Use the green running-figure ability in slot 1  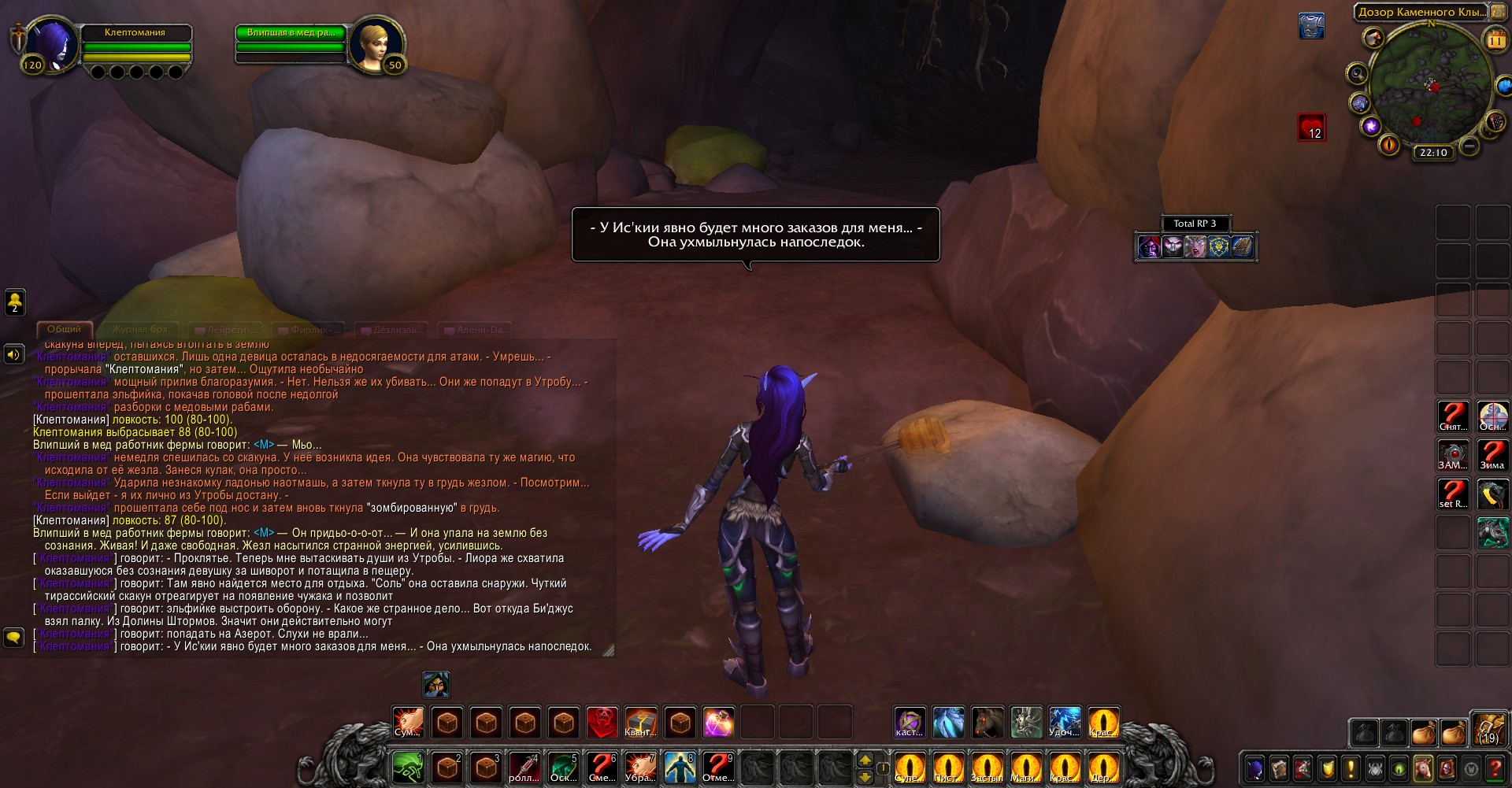(x=408, y=767)
